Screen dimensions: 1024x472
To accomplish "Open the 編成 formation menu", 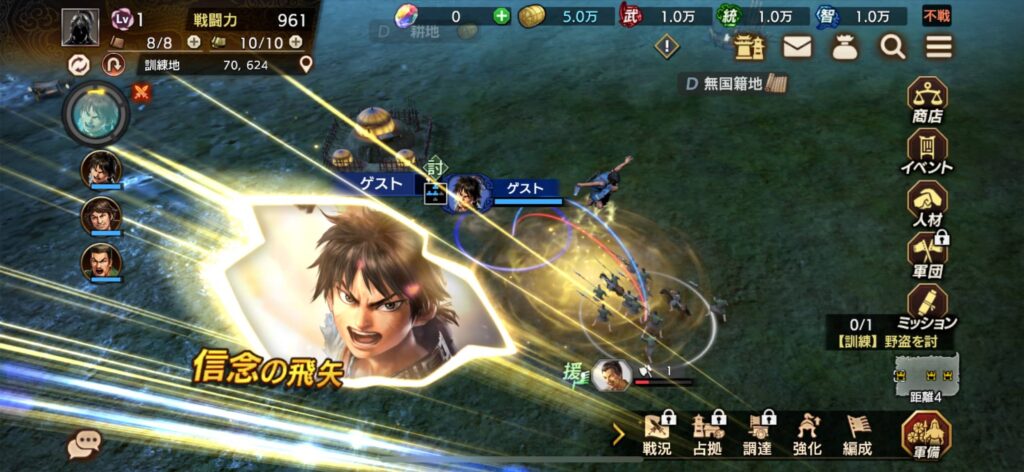I will (858, 434).
